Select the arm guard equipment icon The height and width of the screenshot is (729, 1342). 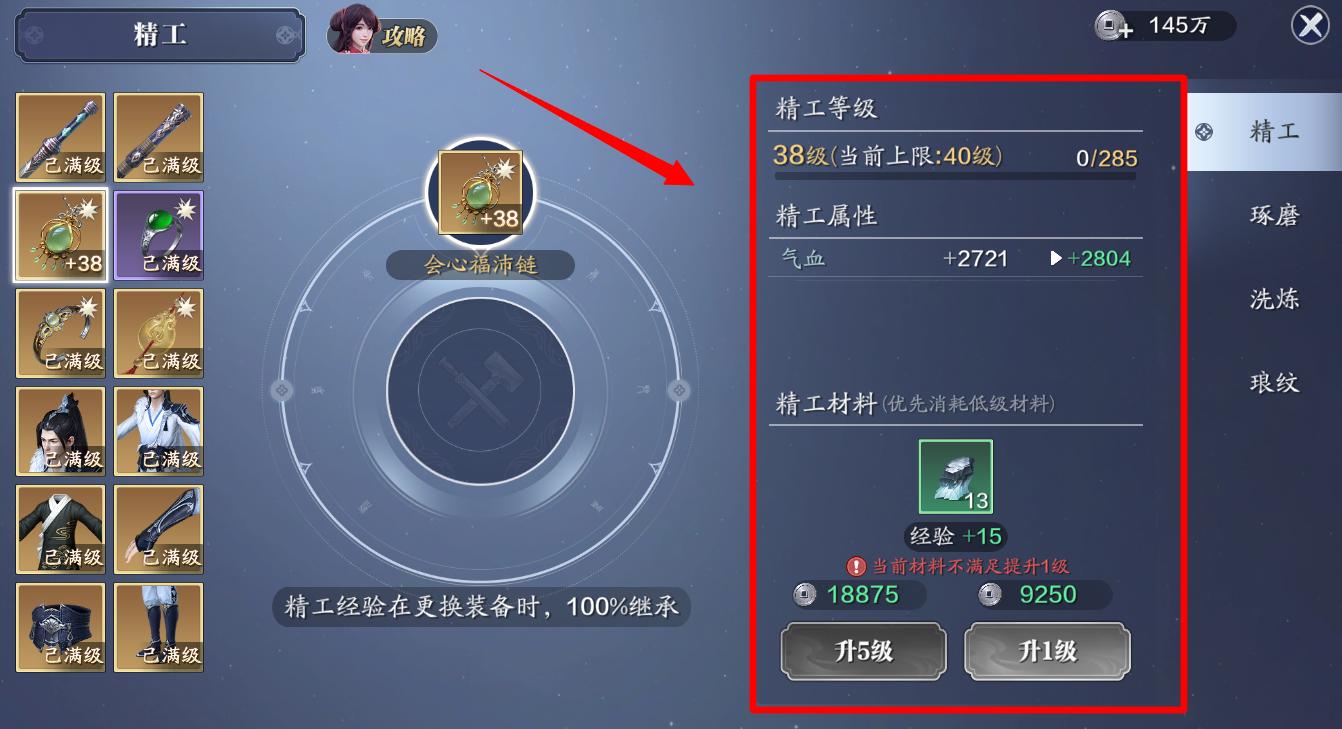click(158, 528)
